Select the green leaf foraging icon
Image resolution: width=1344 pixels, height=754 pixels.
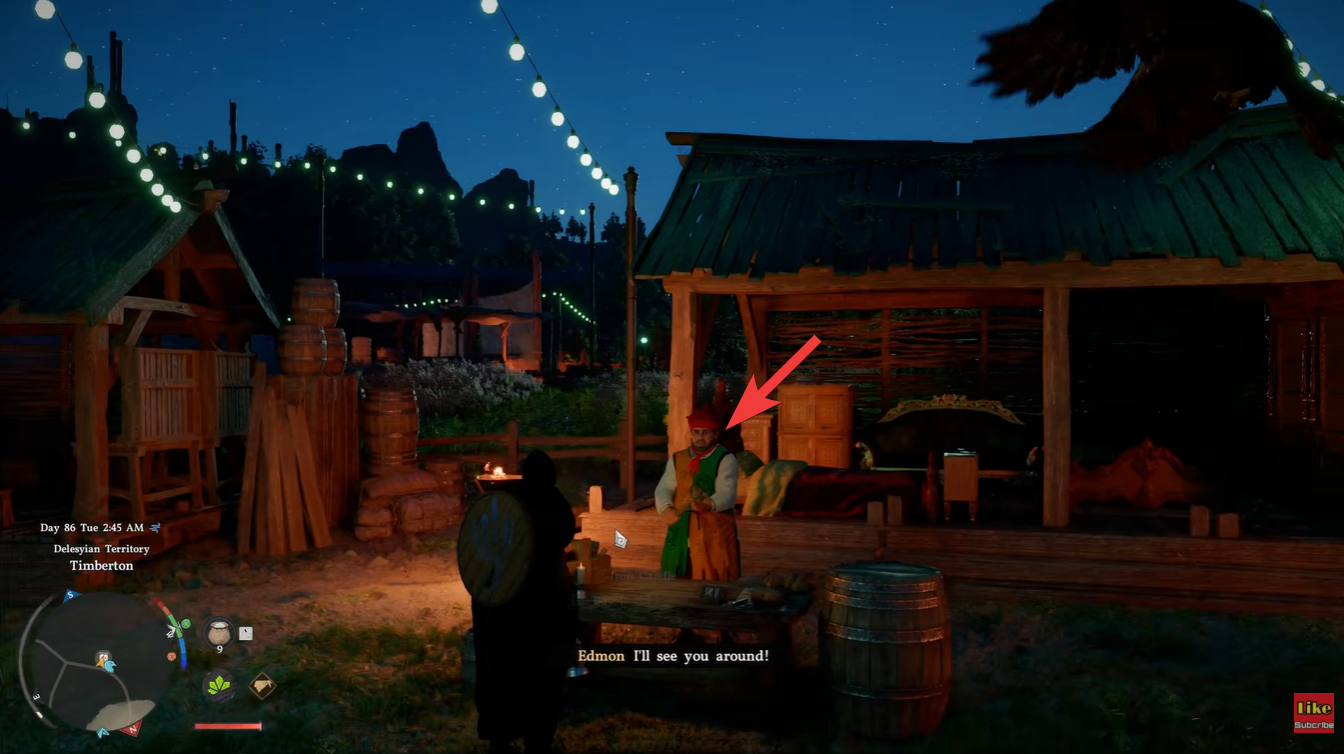(218, 684)
